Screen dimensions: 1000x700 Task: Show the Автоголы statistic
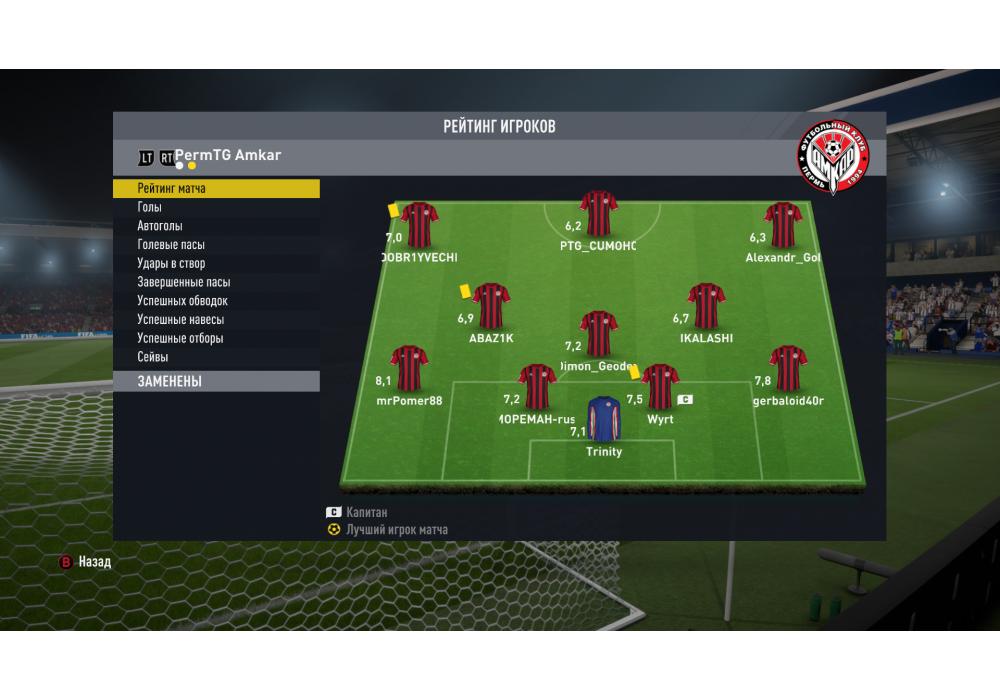[x=216, y=226]
